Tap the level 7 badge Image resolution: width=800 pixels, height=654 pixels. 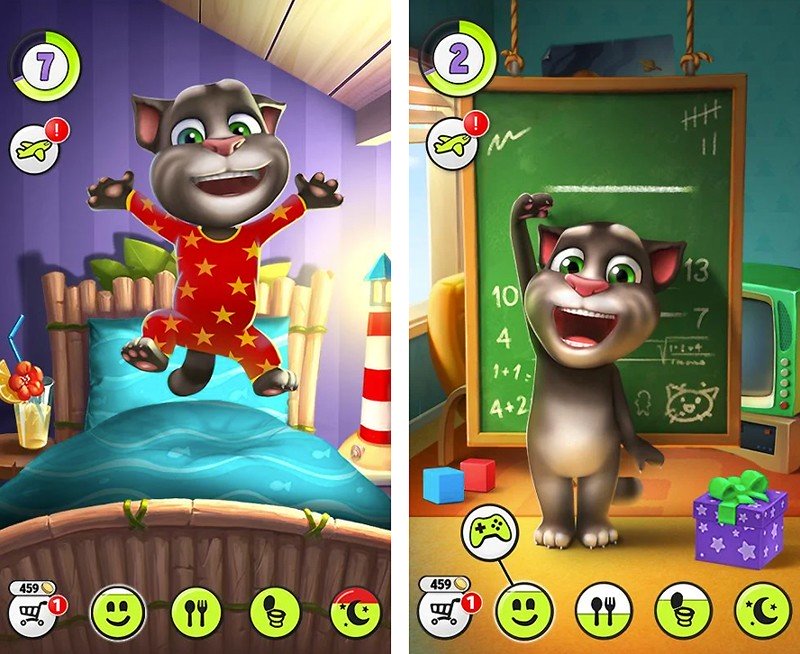click(44, 63)
